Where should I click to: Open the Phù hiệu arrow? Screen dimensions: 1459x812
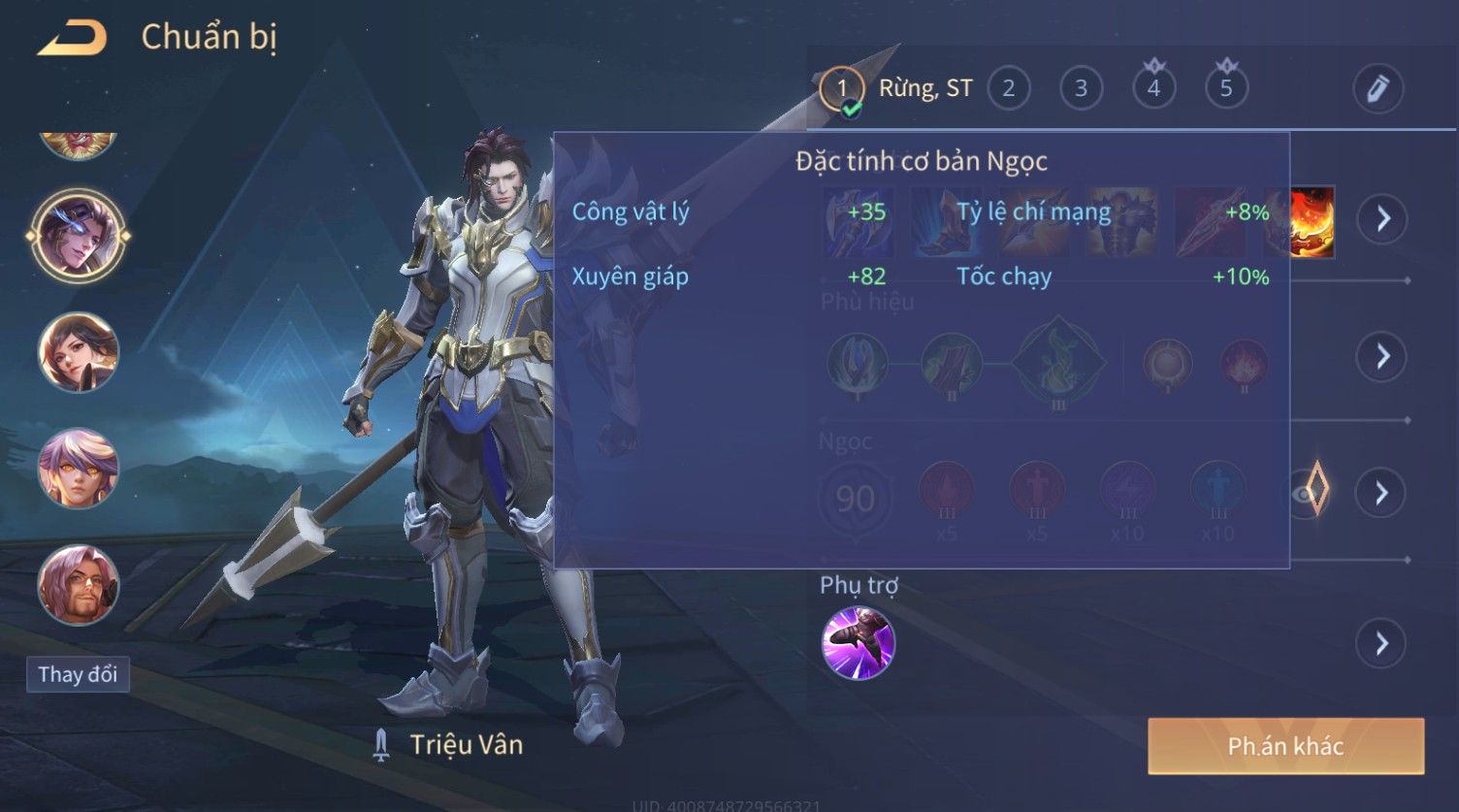click(x=1382, y=357)
